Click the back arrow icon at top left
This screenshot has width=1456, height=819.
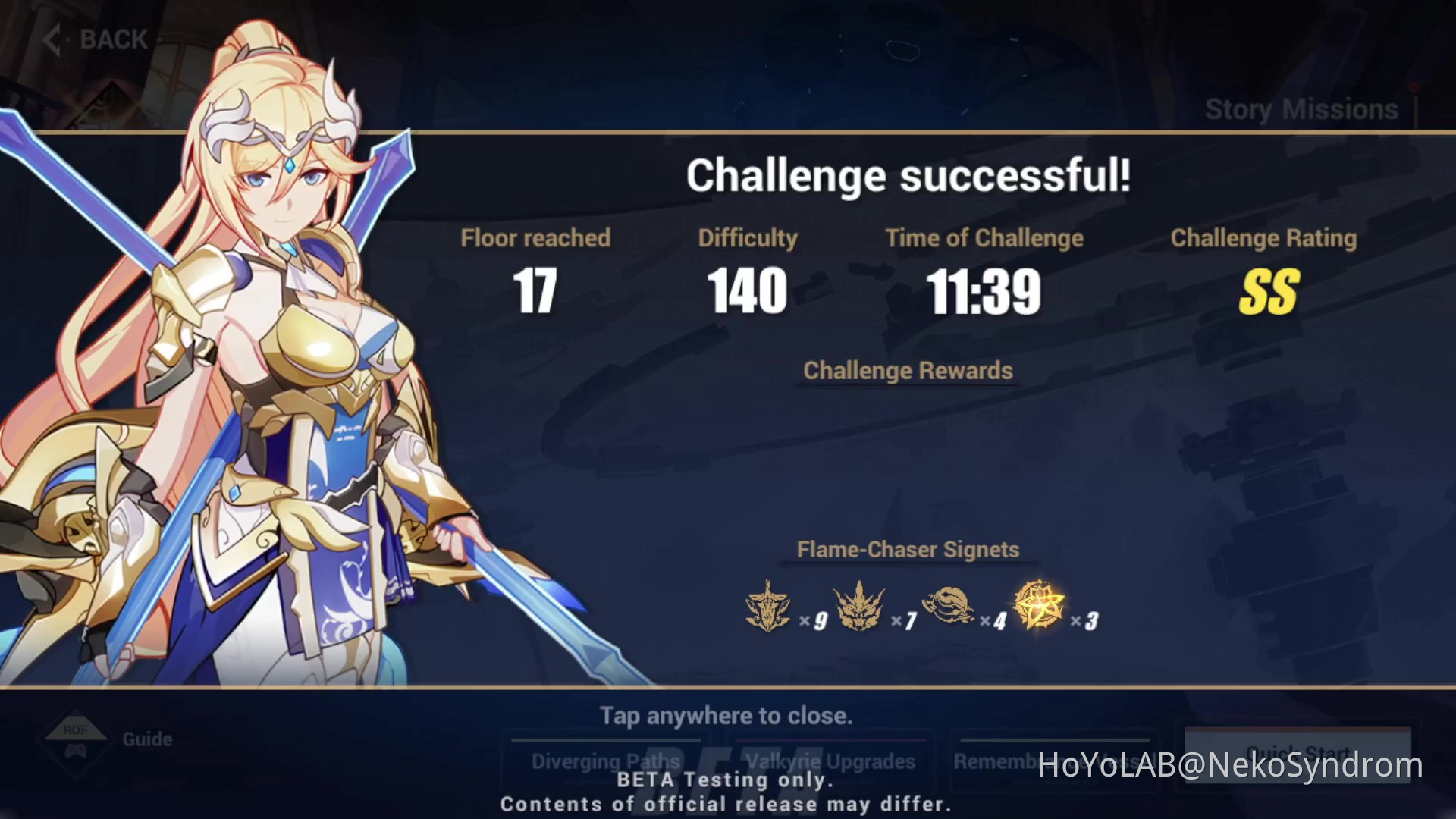click(52, 38)
